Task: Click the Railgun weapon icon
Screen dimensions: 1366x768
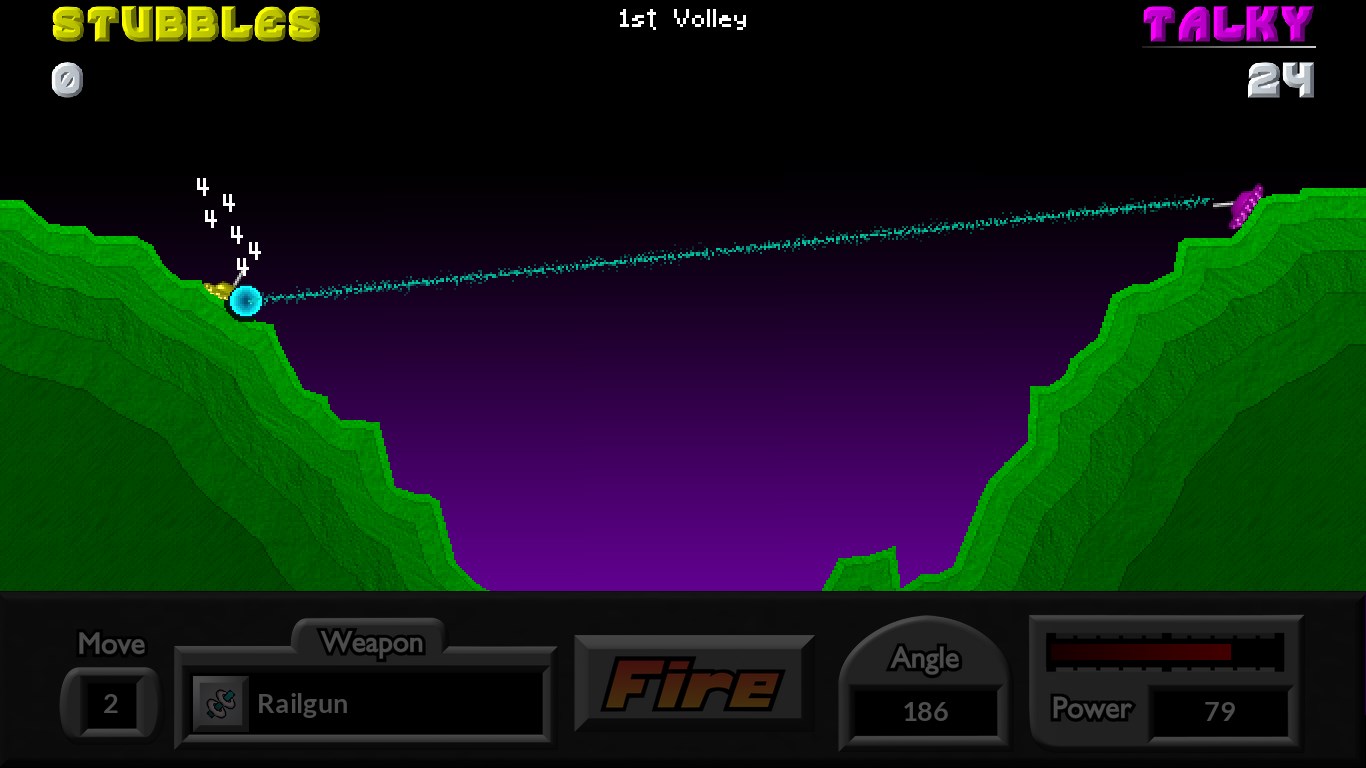Action: 222,703
